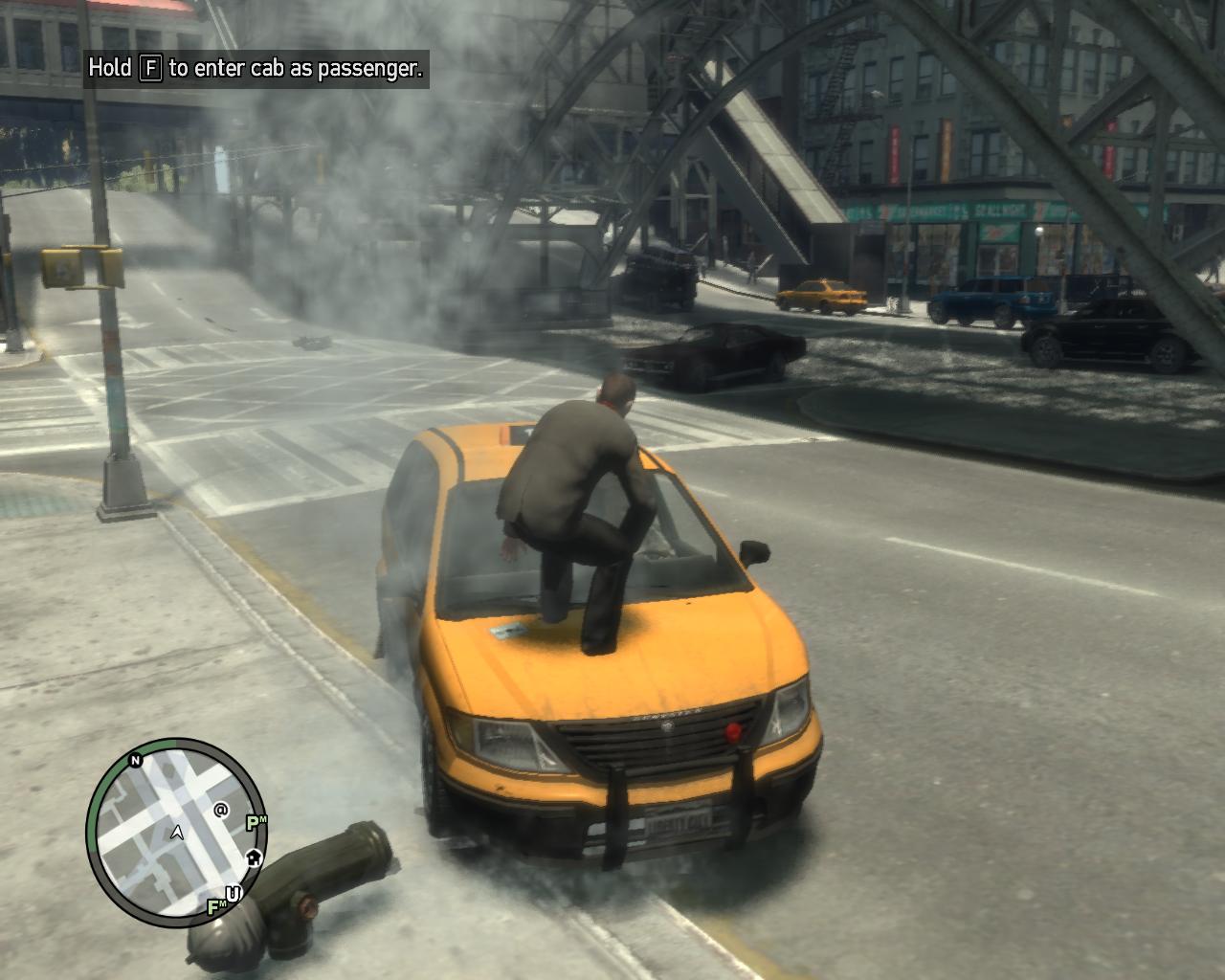Click the white U marker on the radar
Image resolution: width=1225 pixels, height=980 pixels.
pos(233,894)
